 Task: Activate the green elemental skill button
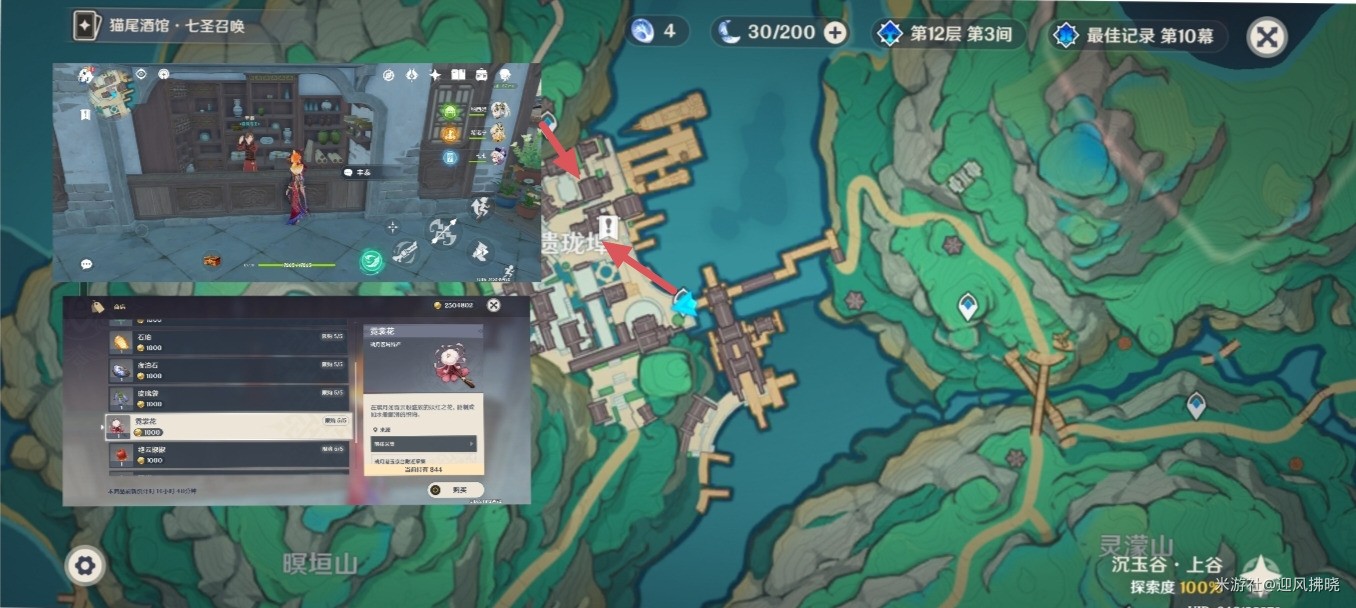click(x=372, y=259)
